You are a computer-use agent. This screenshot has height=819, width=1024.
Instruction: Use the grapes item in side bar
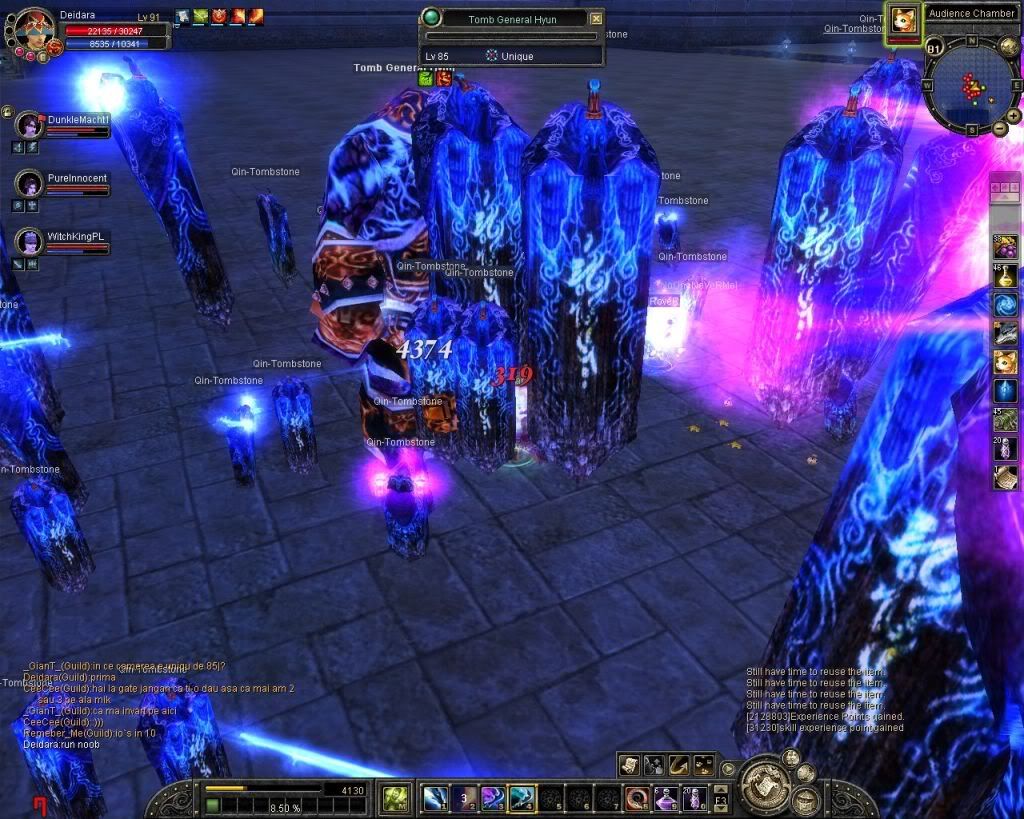1005,246
